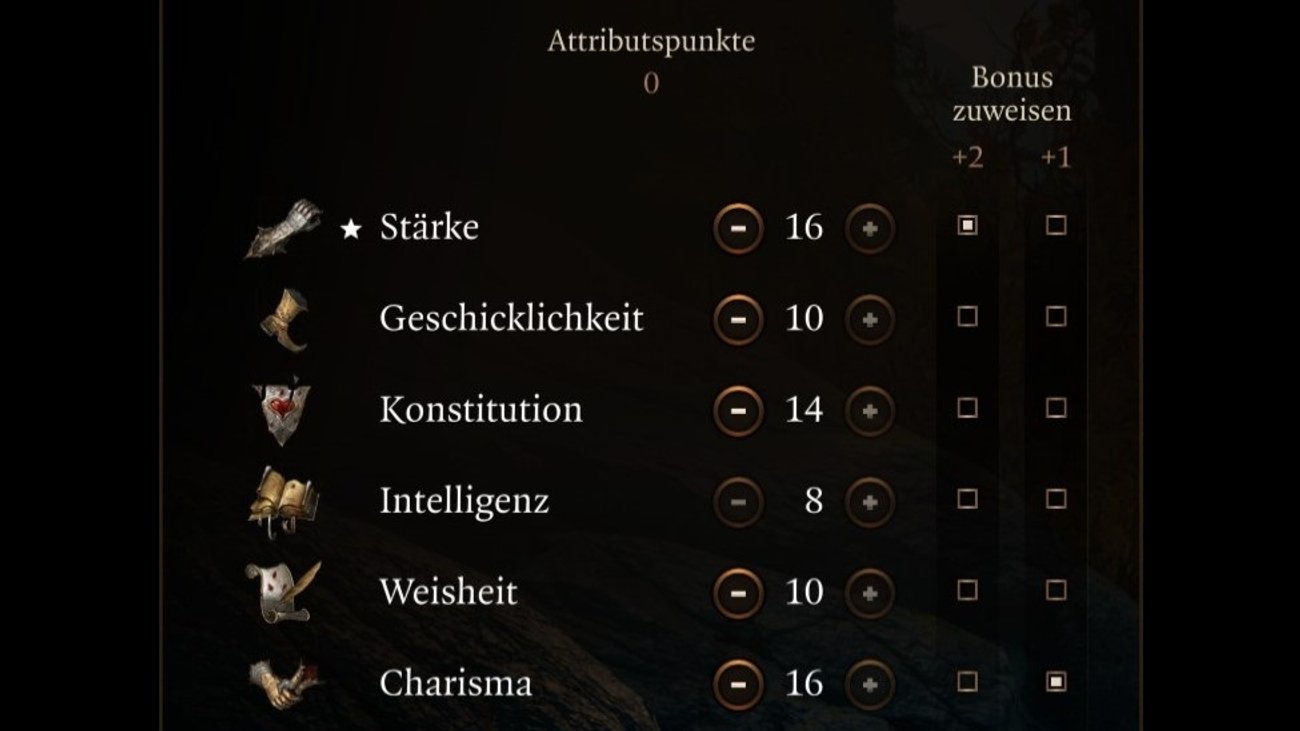Increase Intelligenz with the plus button
Screen dimensions: 1300x731
click(870, 501)
